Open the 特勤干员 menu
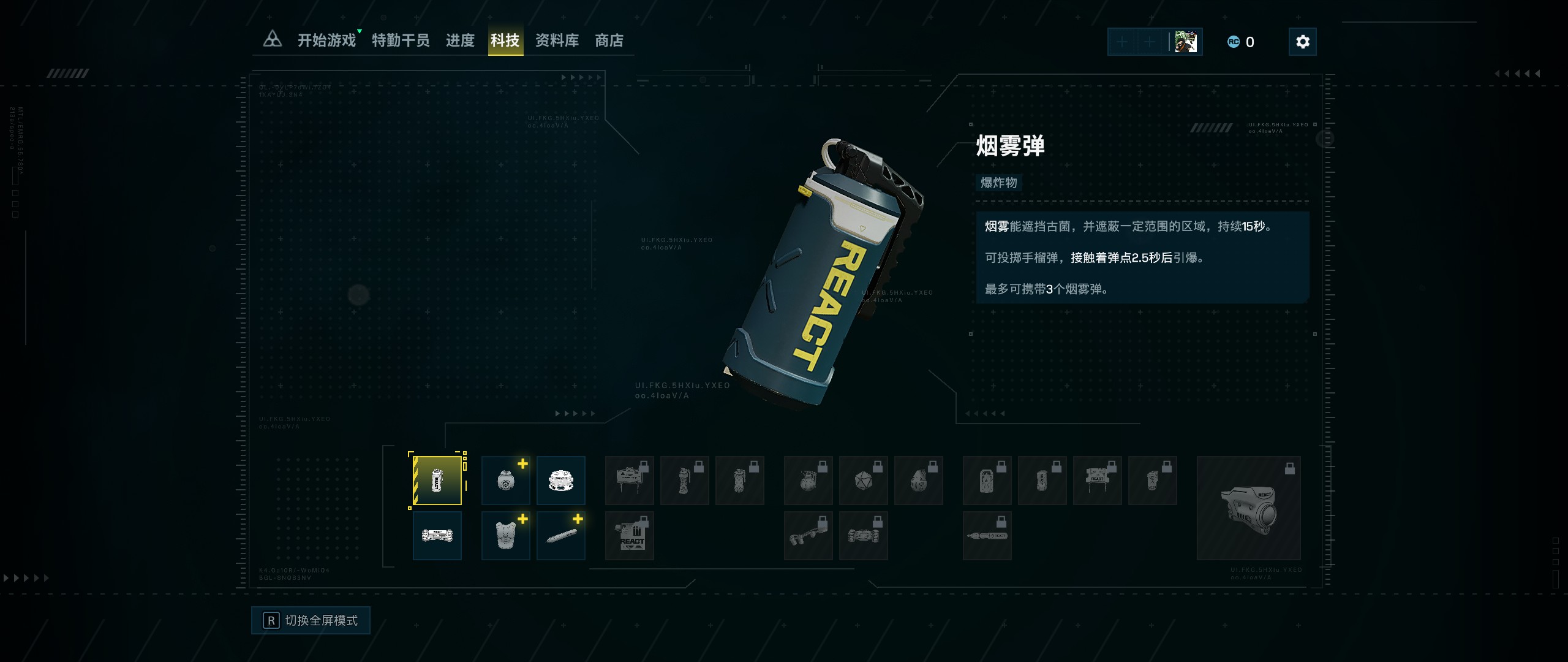 pyautogui.click(x=401, y=40)
